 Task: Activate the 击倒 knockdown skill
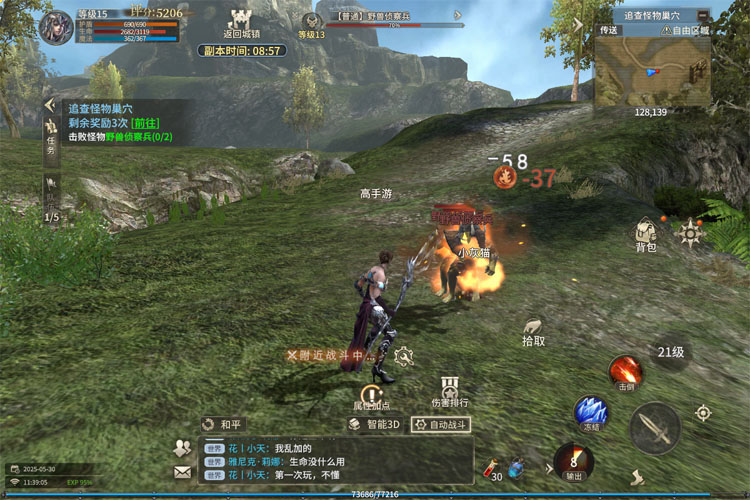[x=627, y=371]
